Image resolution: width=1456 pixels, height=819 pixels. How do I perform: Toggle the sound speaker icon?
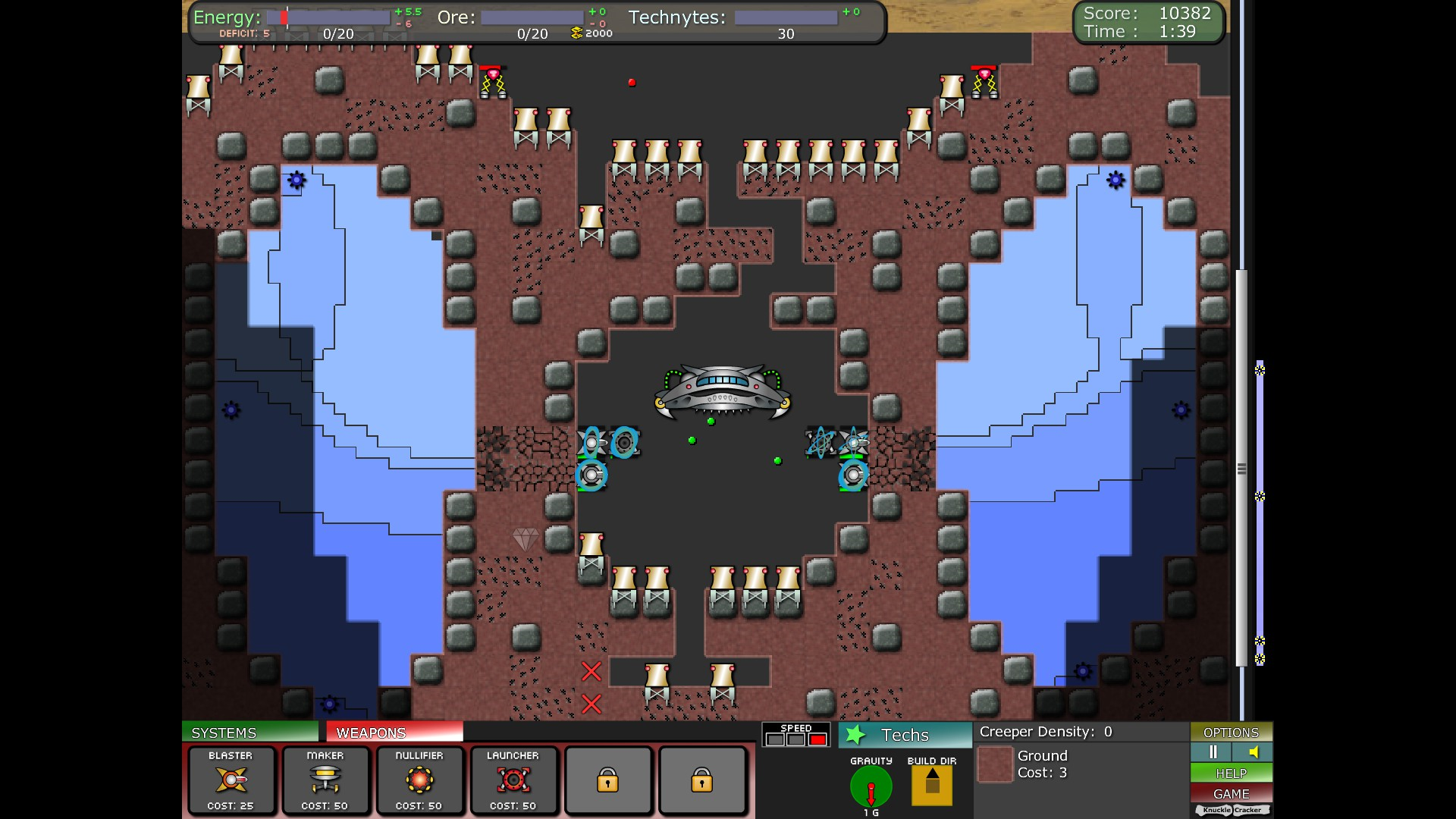[x=1253, y=752]
